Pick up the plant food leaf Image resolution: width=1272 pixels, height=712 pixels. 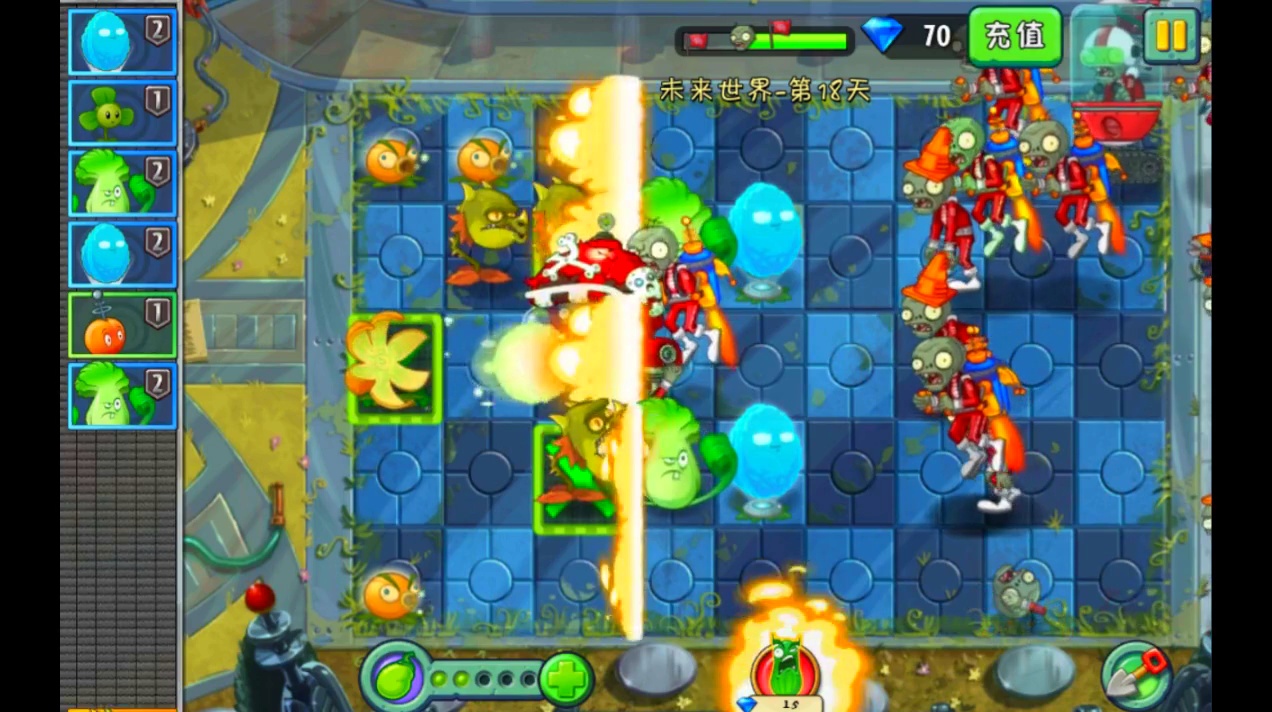pyautogui.click(x=395, y=678)
